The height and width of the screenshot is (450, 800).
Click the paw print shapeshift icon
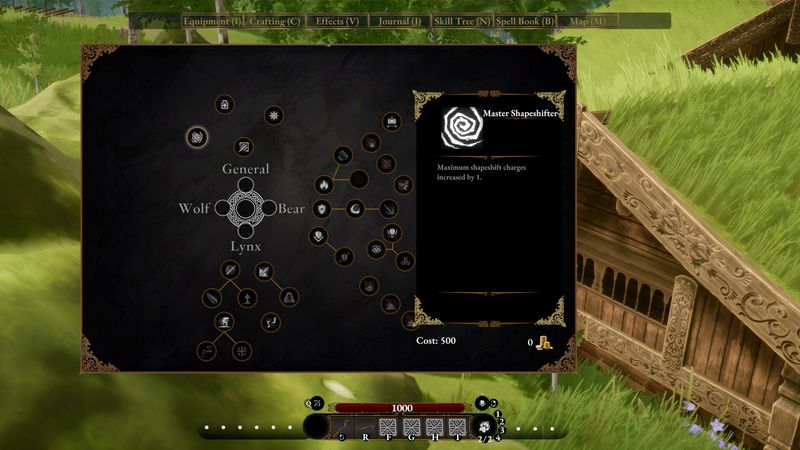click(484, 427)
